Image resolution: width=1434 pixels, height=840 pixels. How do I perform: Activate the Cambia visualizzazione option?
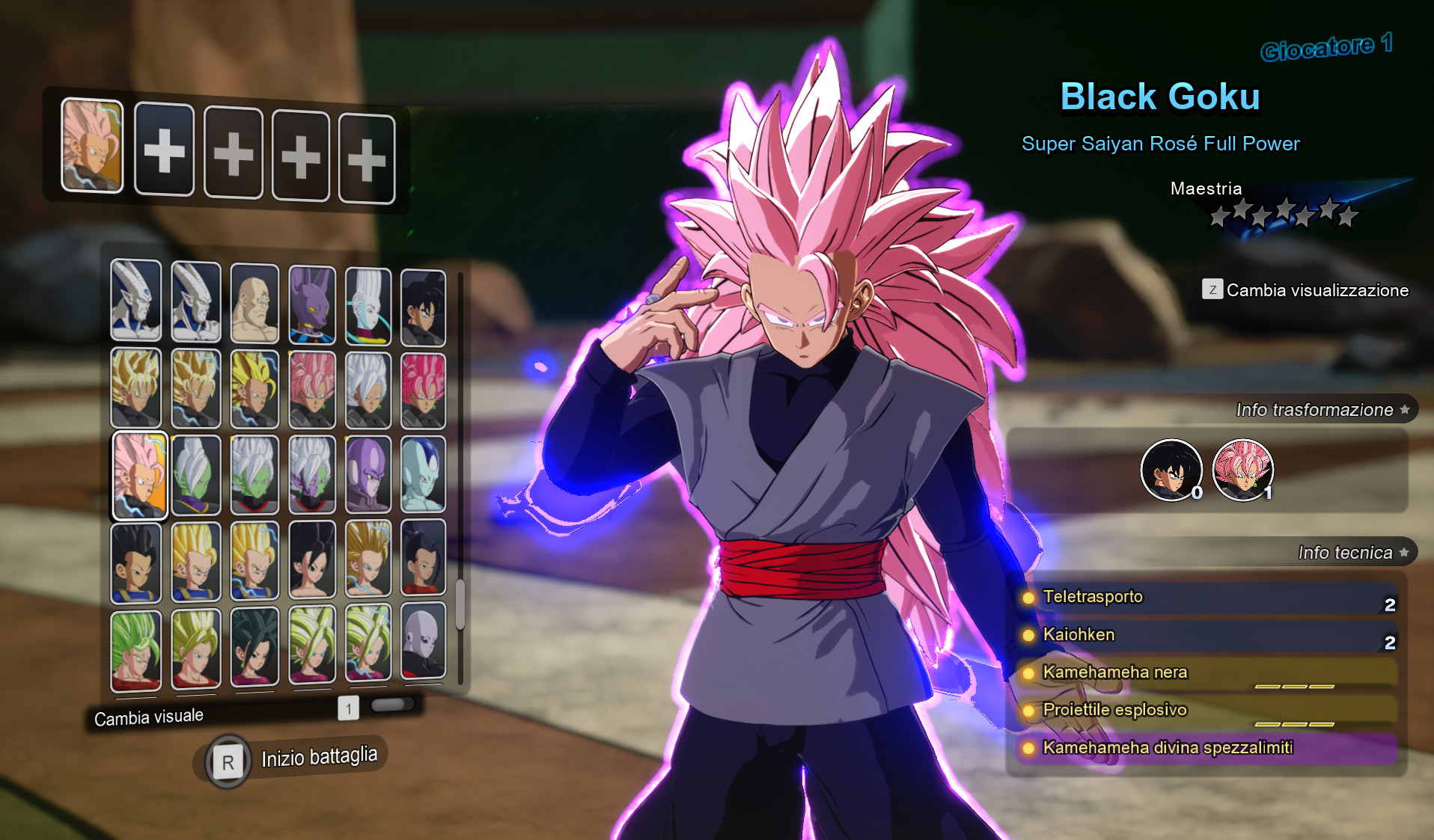coord(1305,290)
